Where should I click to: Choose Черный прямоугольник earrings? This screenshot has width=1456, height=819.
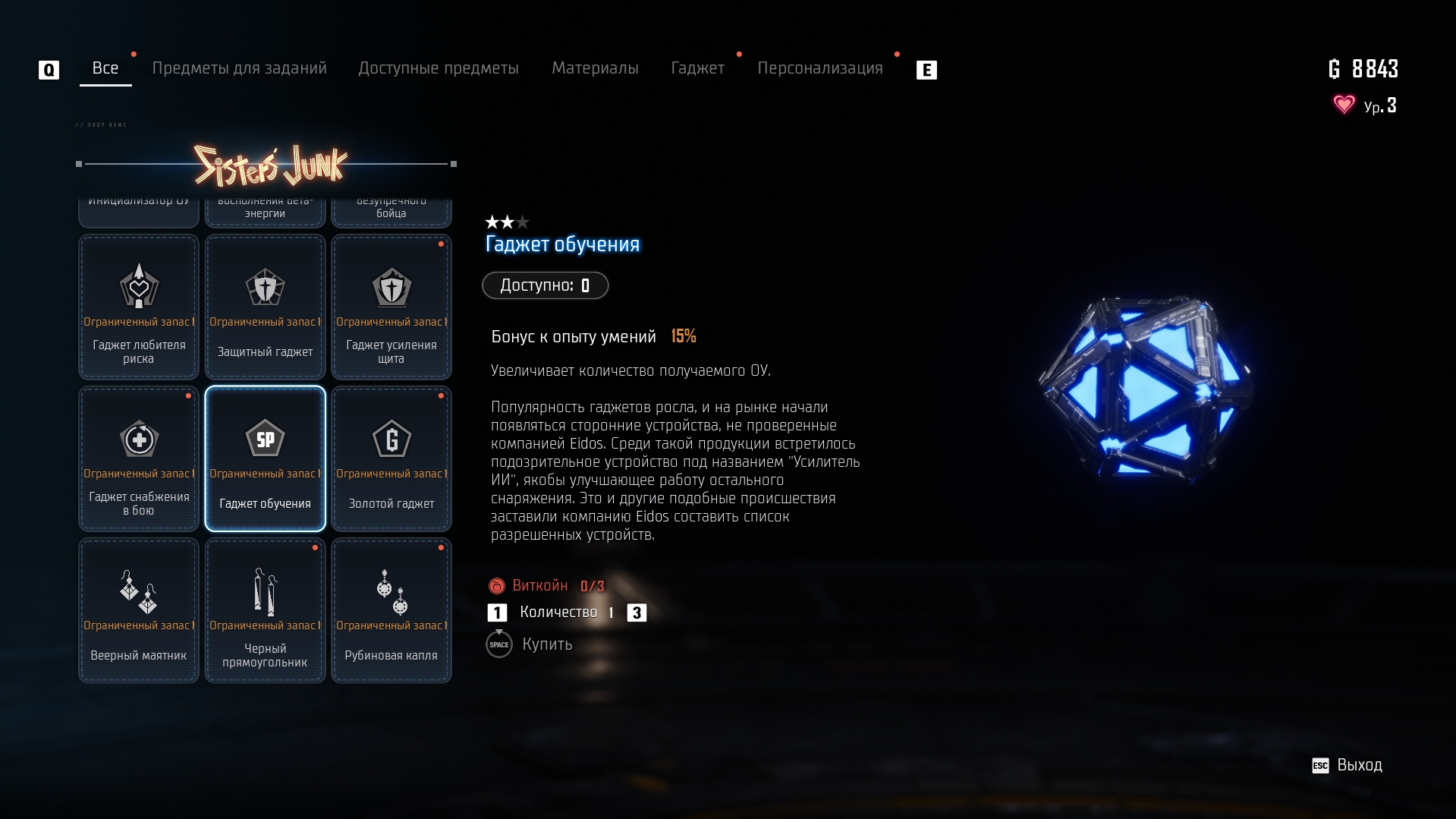265,610
